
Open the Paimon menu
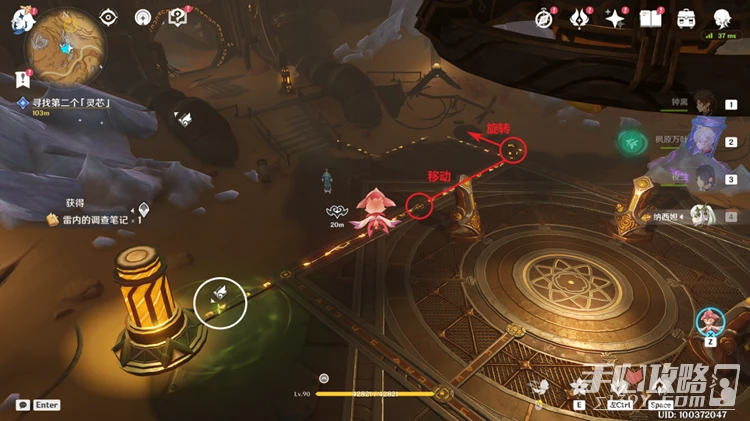point(21,18)
